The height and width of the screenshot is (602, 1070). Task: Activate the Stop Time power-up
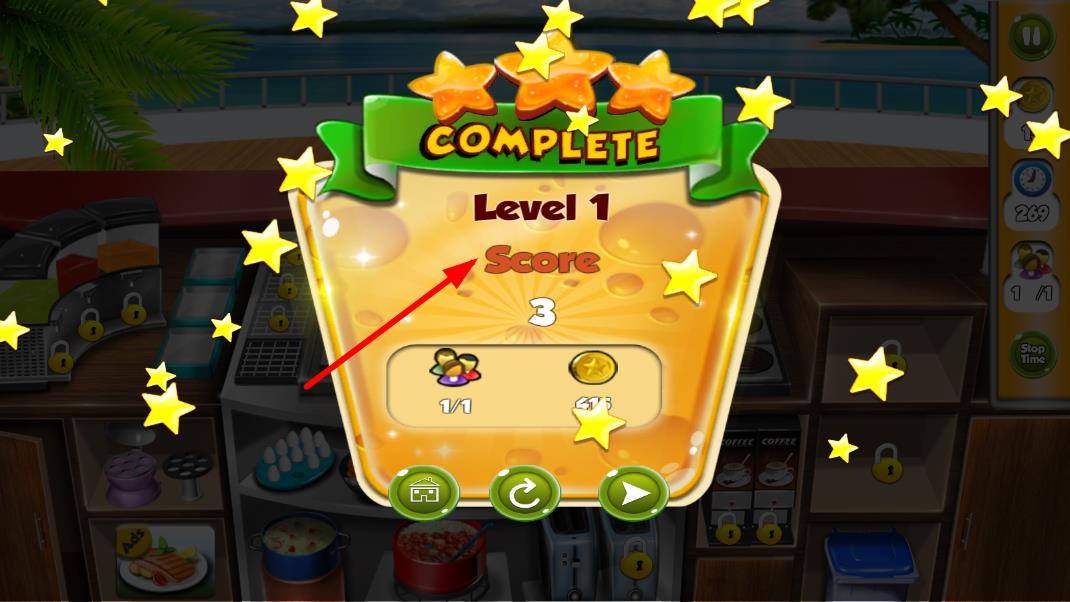(1032, 354)
